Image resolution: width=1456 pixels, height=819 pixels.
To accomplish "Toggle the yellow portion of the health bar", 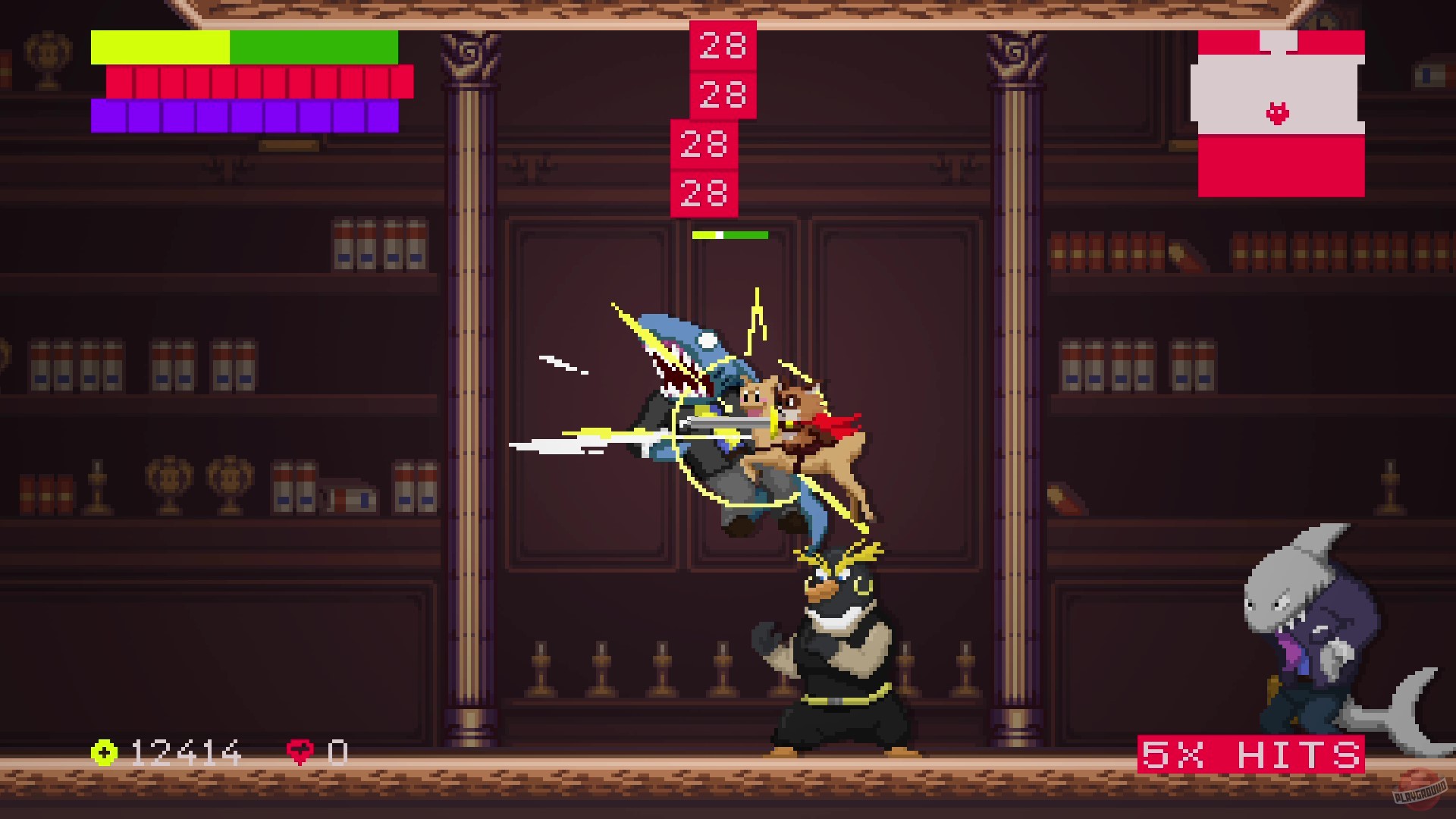I will pyautogui.click(x=159, y=47).
